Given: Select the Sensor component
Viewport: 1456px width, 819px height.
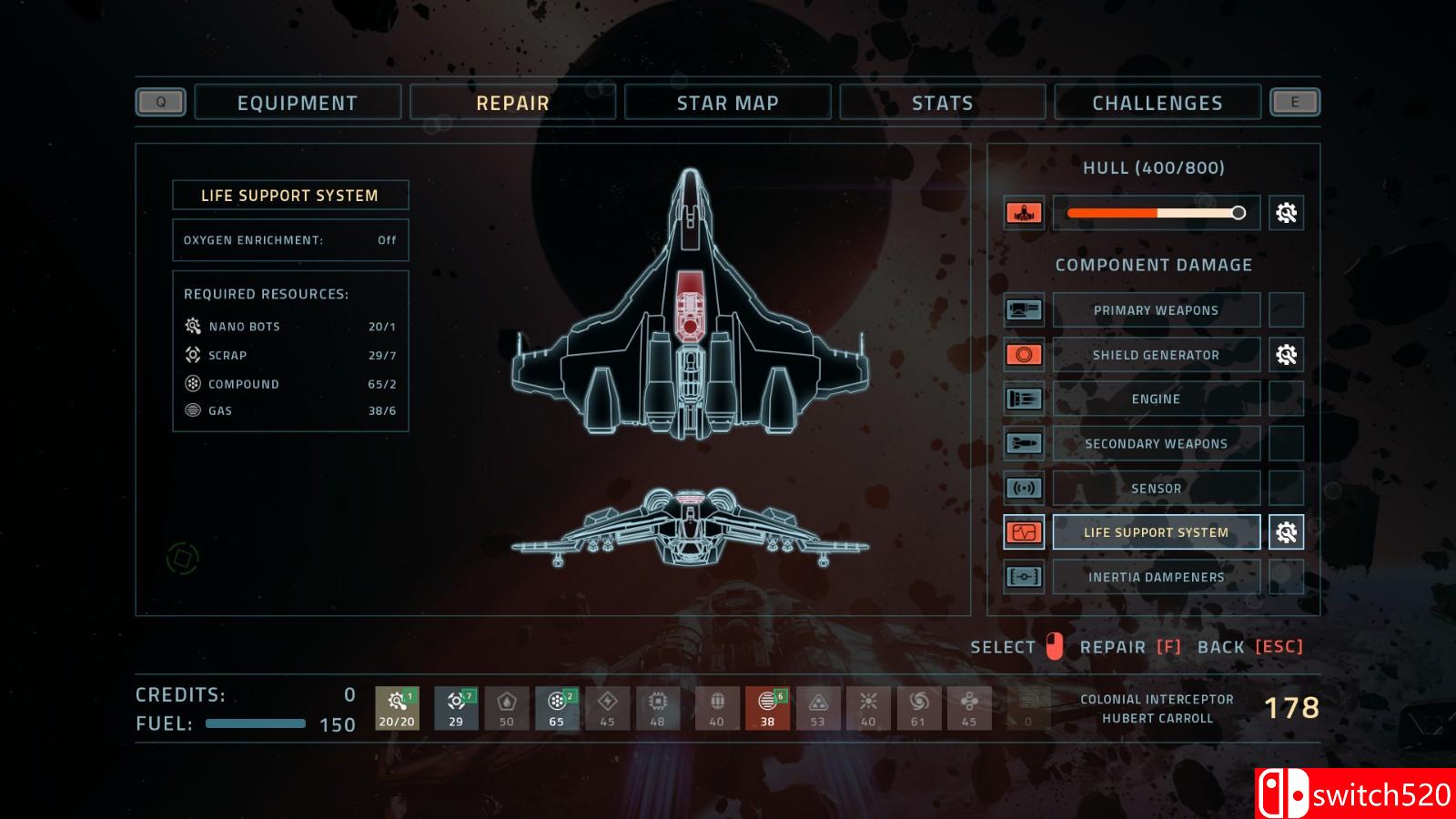Looking at the screenshot, I should pos(1156,488).
